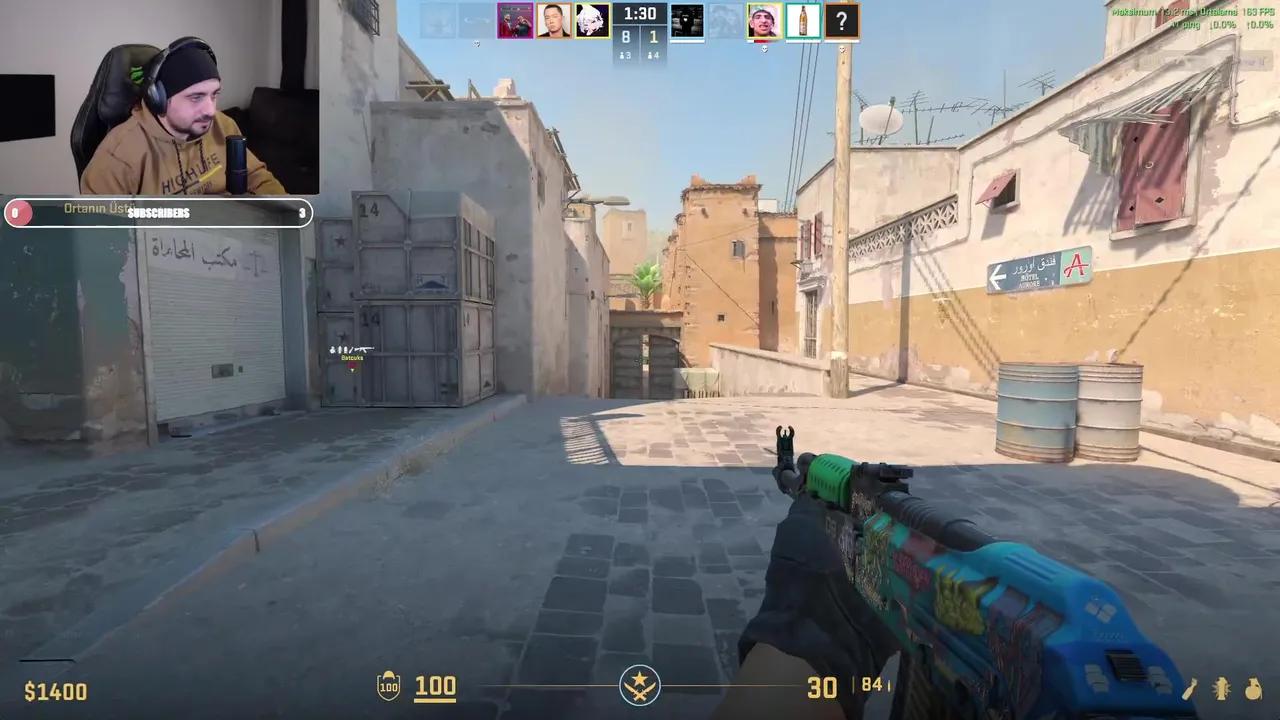The image size is (1280, 720).
Task: Open the green-hatted player's avatar tab
Action: click(x=763, y=20)
